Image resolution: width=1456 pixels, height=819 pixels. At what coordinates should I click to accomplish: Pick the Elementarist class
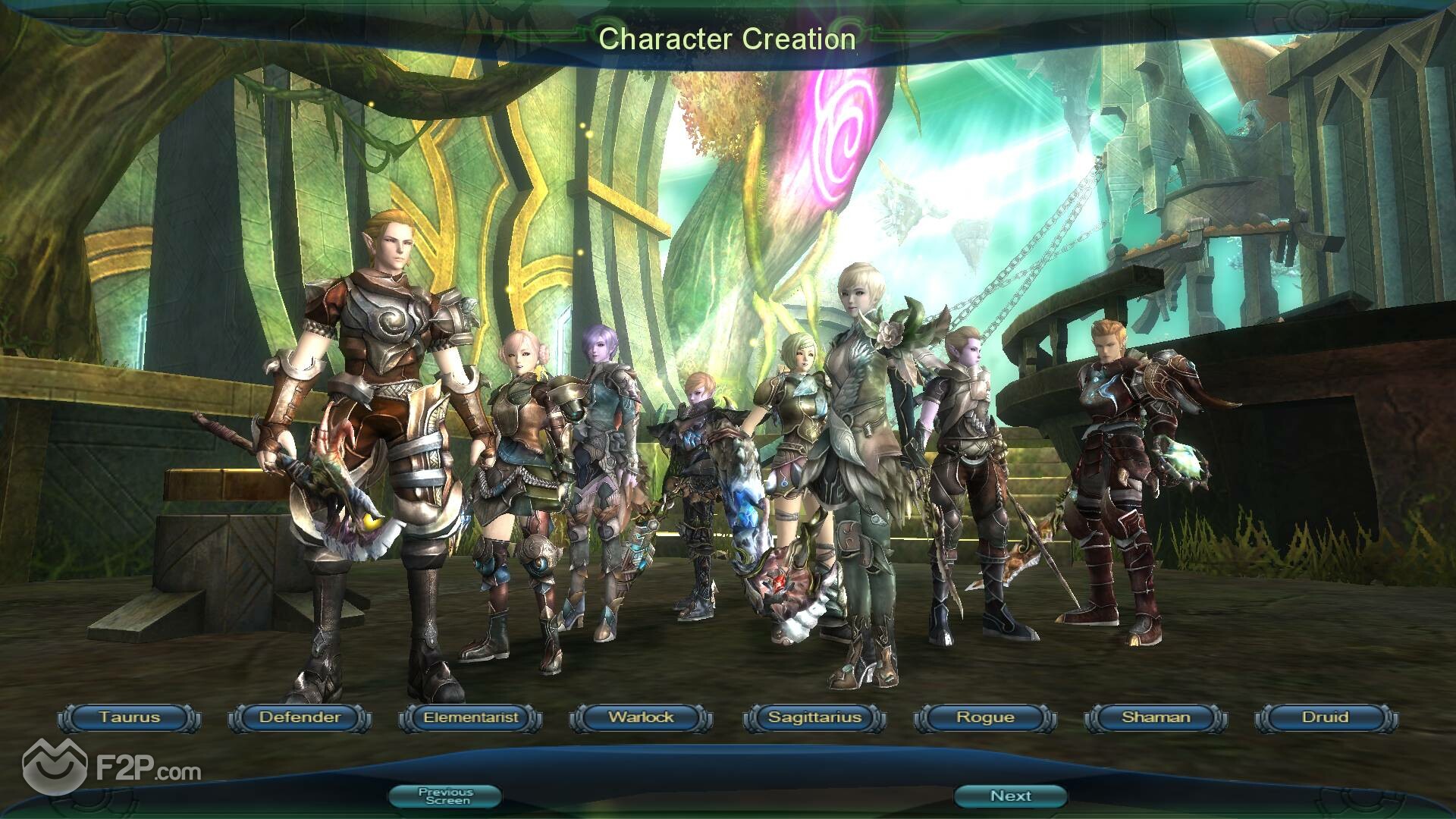tap(471, 717)
